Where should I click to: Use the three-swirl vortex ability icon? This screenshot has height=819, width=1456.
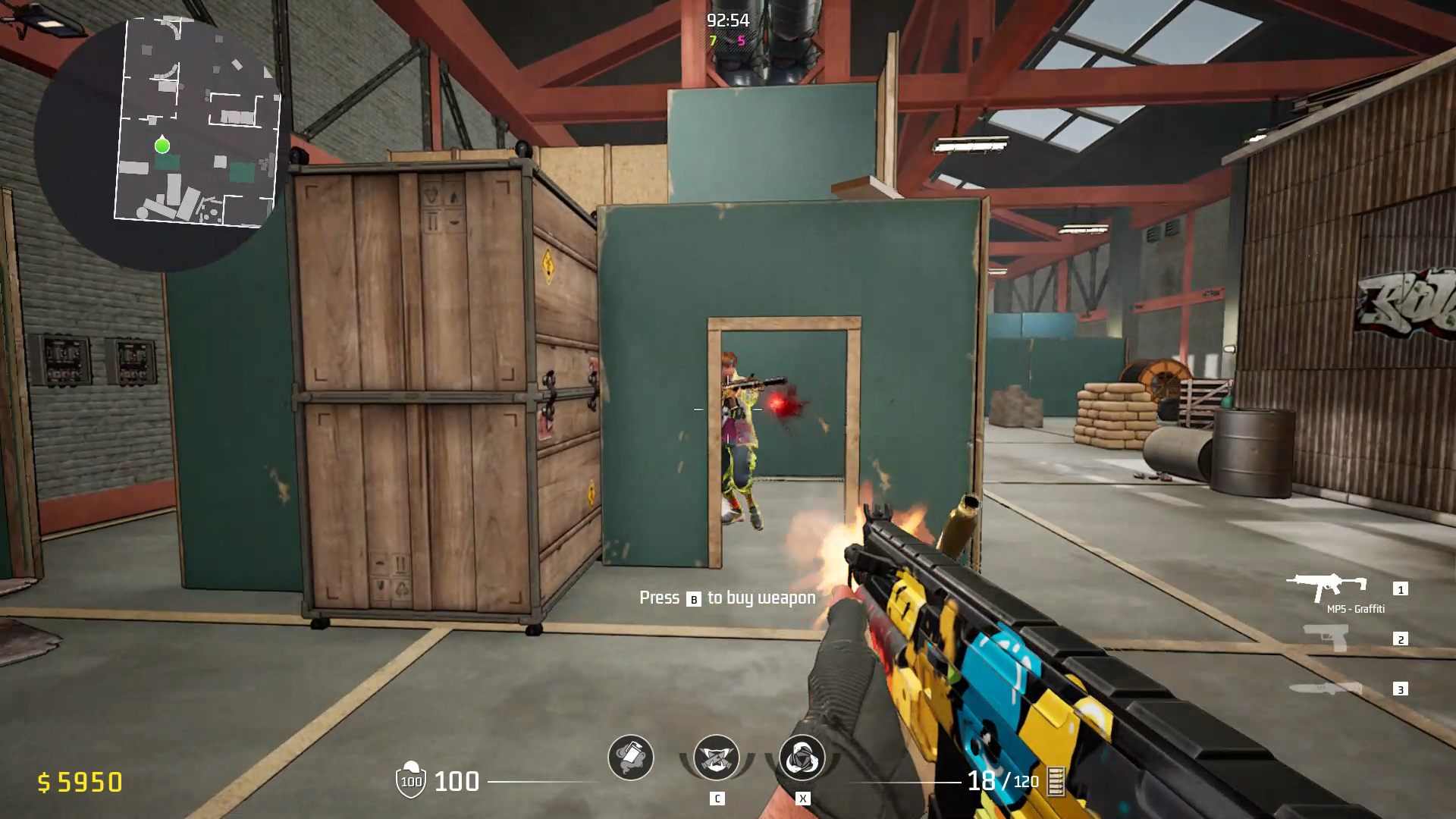tap(802, 758)
